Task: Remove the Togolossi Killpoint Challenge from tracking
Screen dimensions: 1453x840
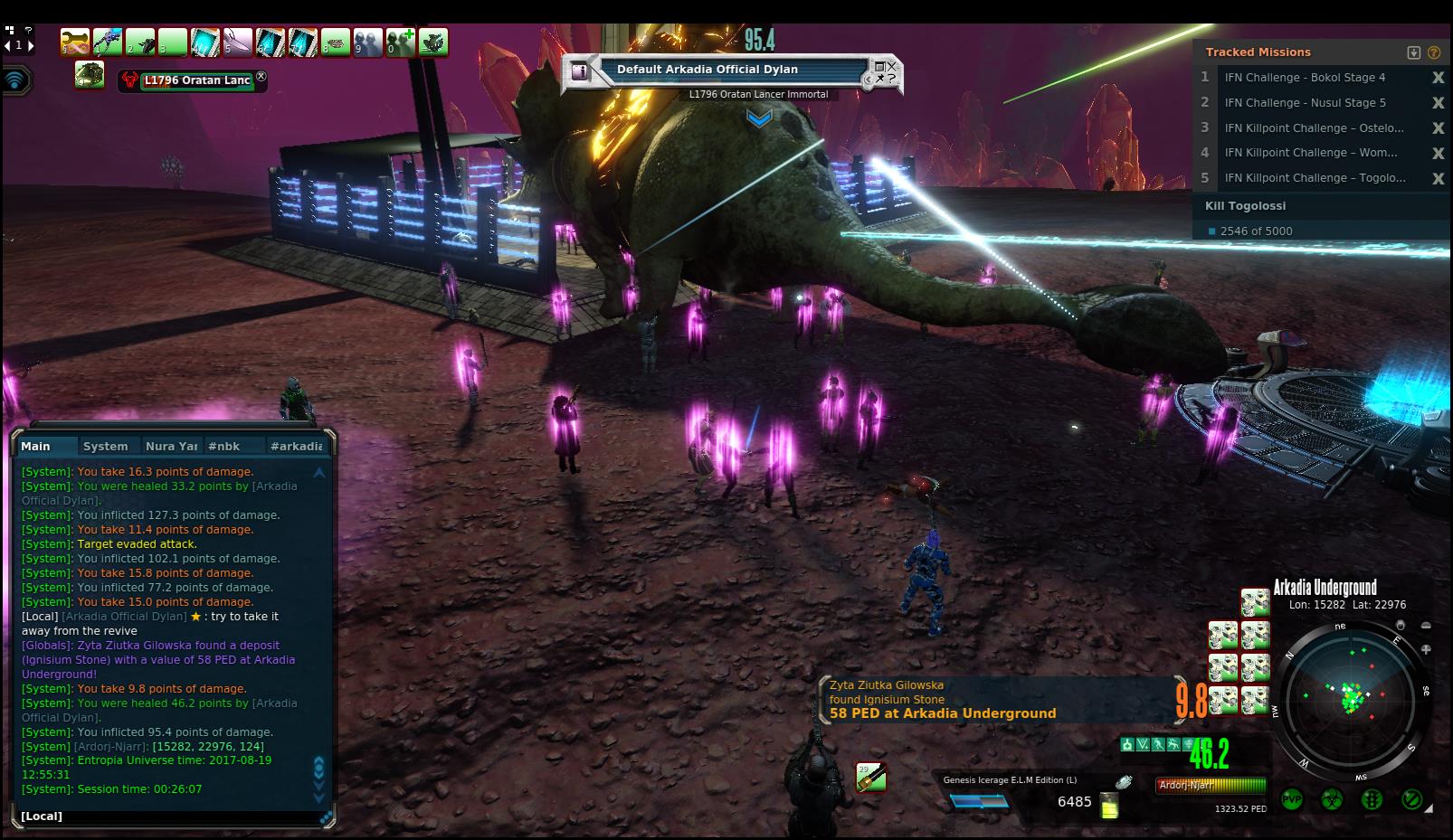Action: (1438, 179)
